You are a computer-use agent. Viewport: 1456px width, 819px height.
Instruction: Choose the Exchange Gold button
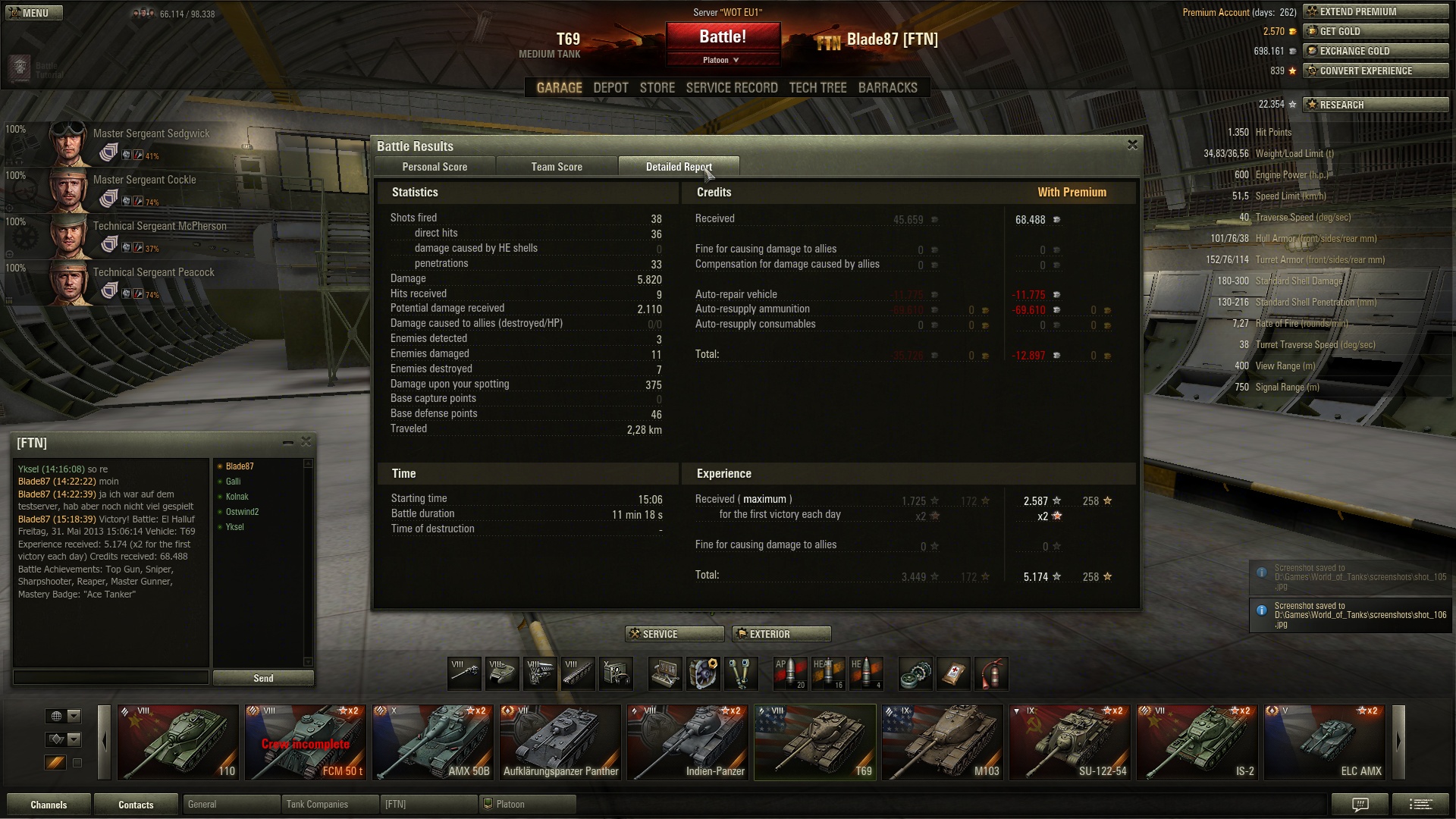click(x=1376, y=51)
